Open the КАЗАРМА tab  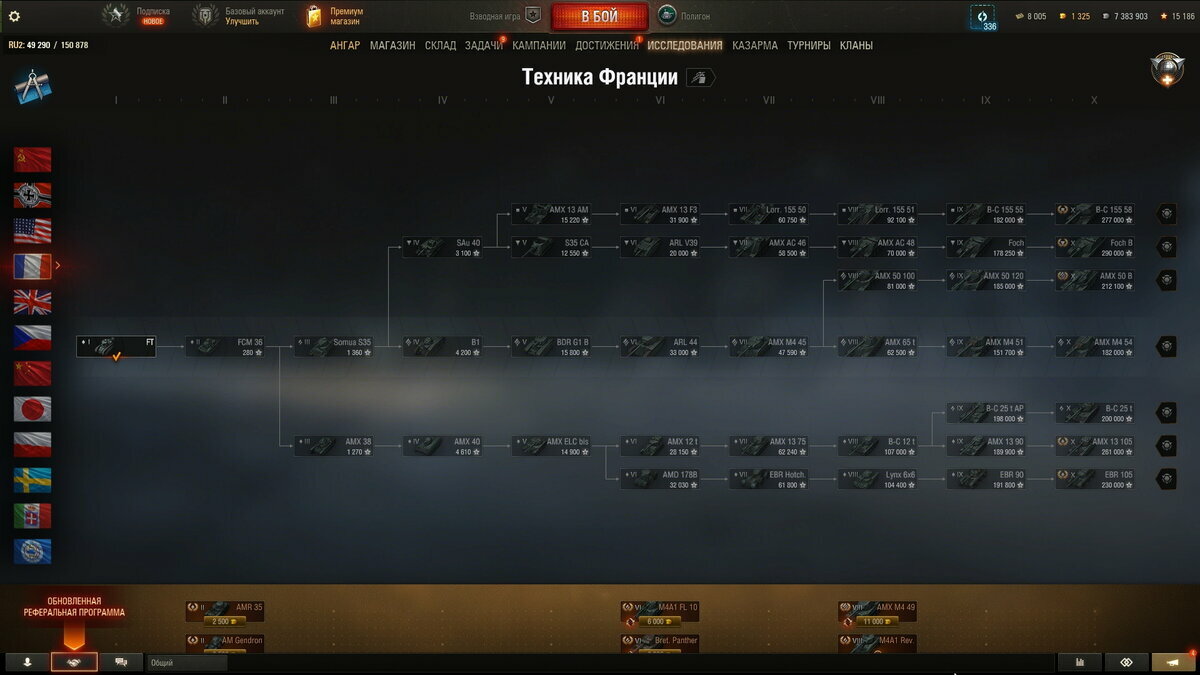tap(754, 45)
